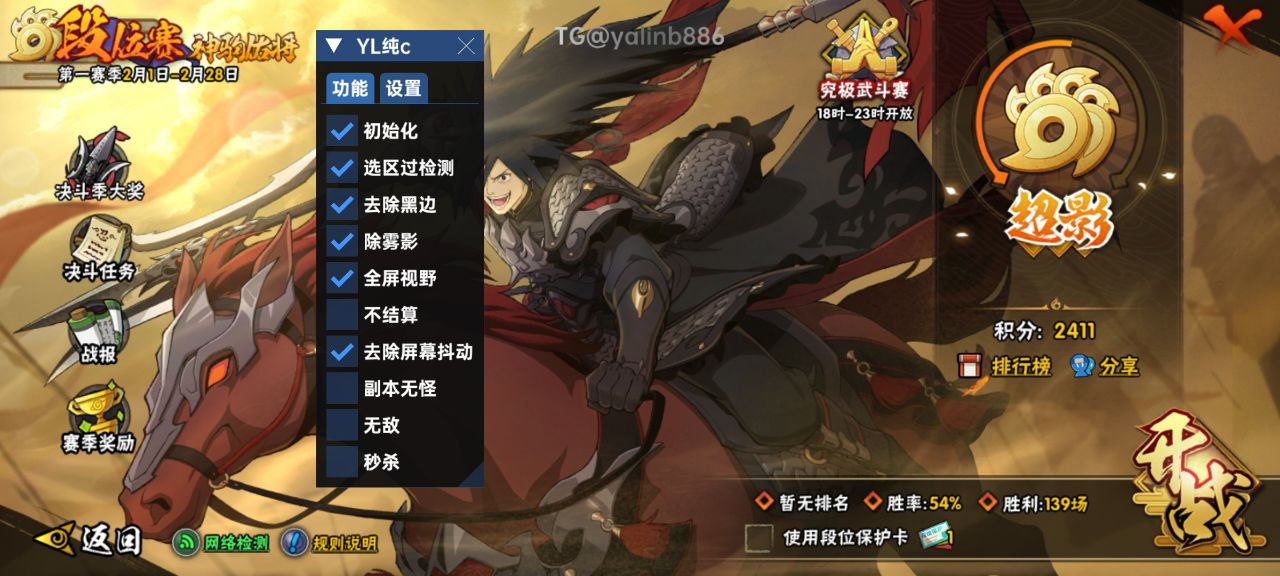The image size is (1280, 576).
Task: View the 战报 battle report
Action: coord(99,335)
